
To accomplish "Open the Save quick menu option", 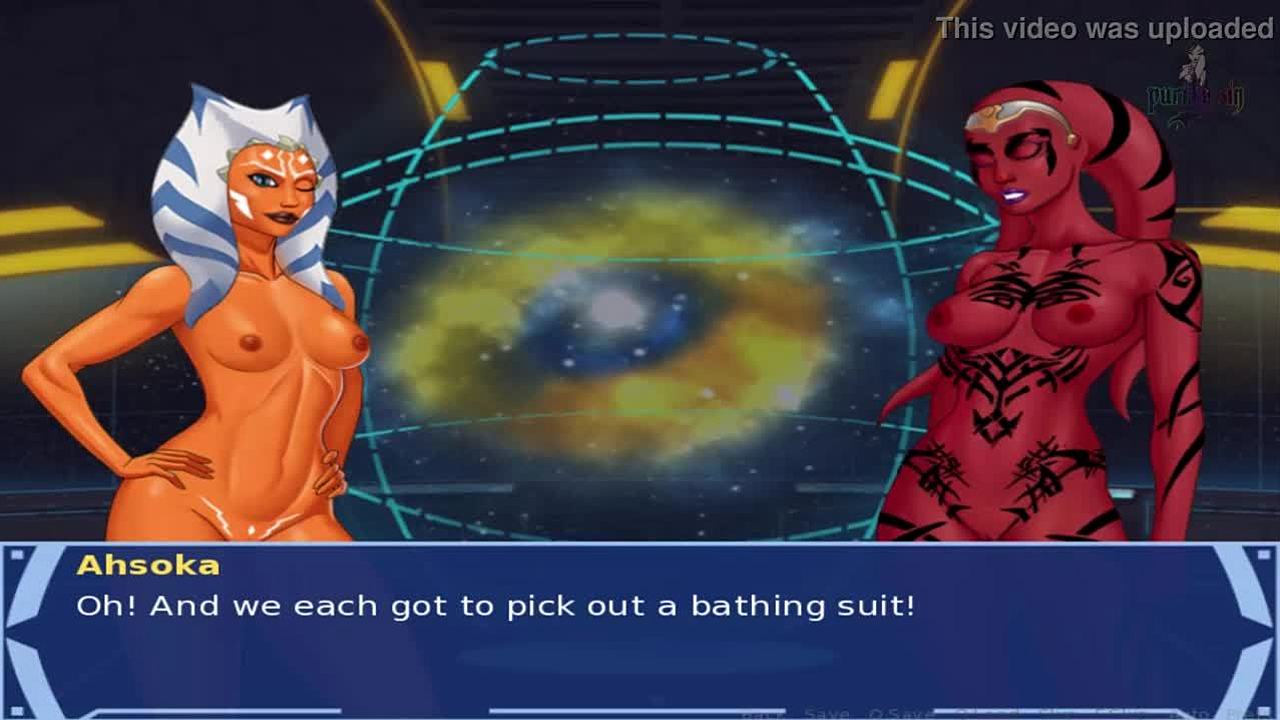I will 826,713.
